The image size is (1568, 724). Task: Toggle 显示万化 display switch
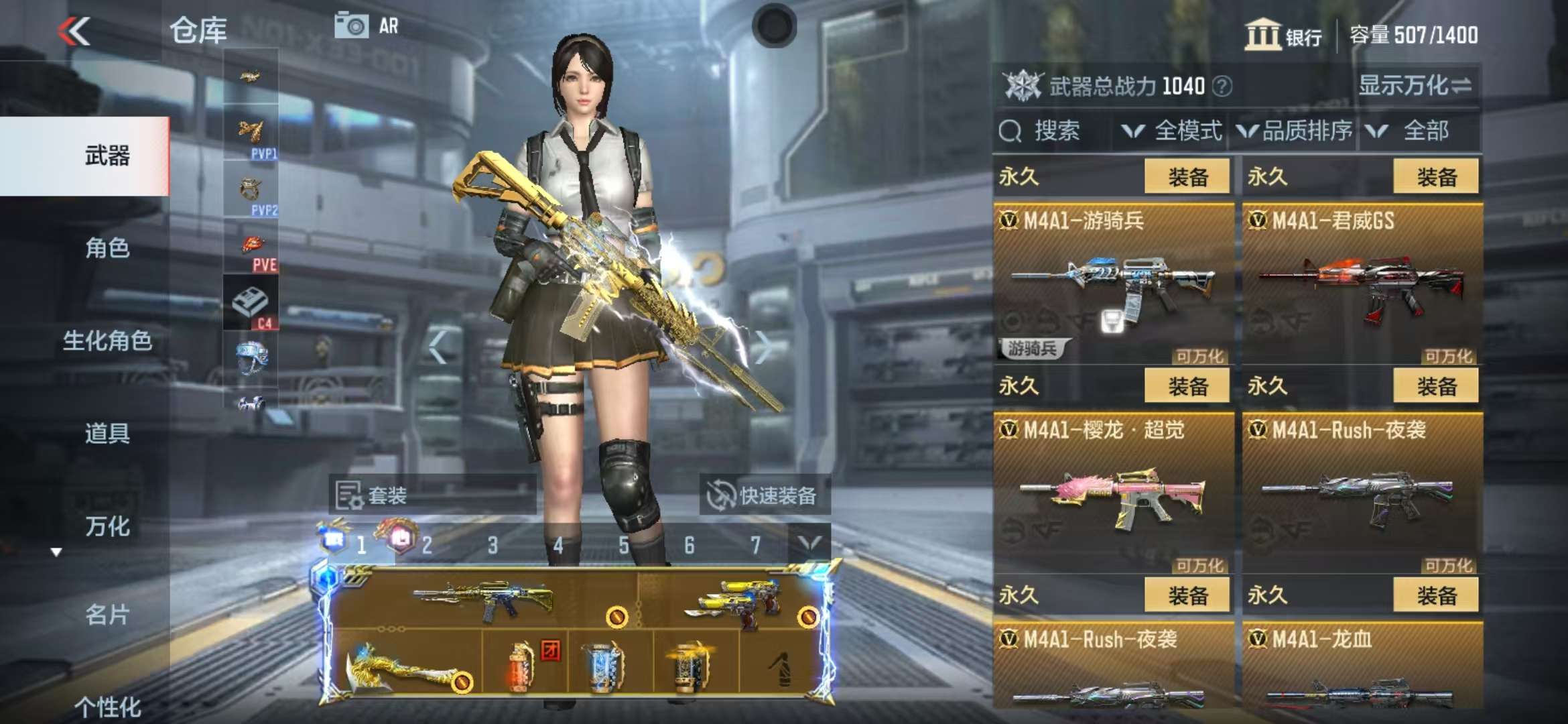tap(1414, 86)
